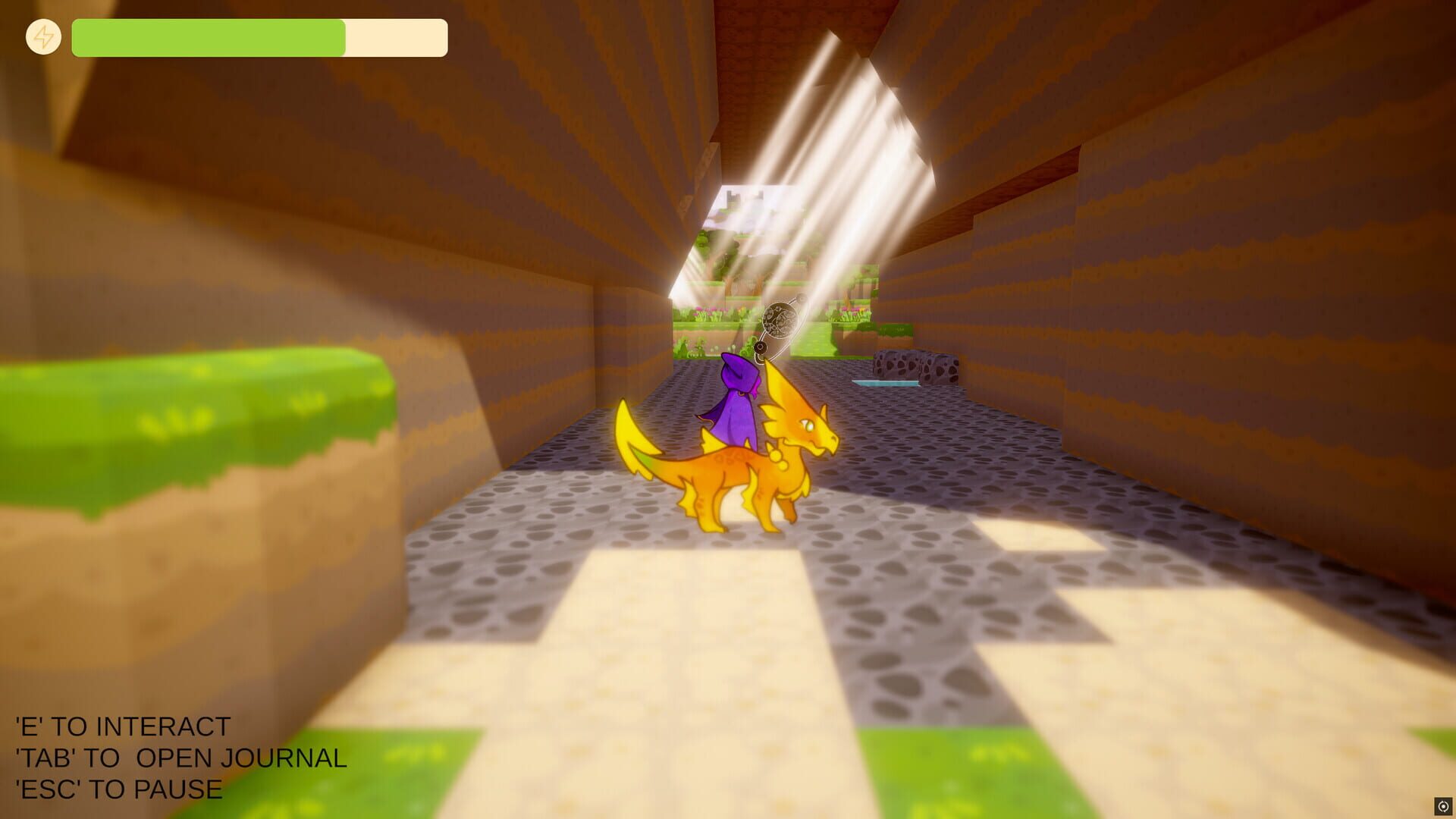This screenshot has width=1456, height=819.
Task: Click the 'E' TO INTERACT hint text
Action: (121, 726)
